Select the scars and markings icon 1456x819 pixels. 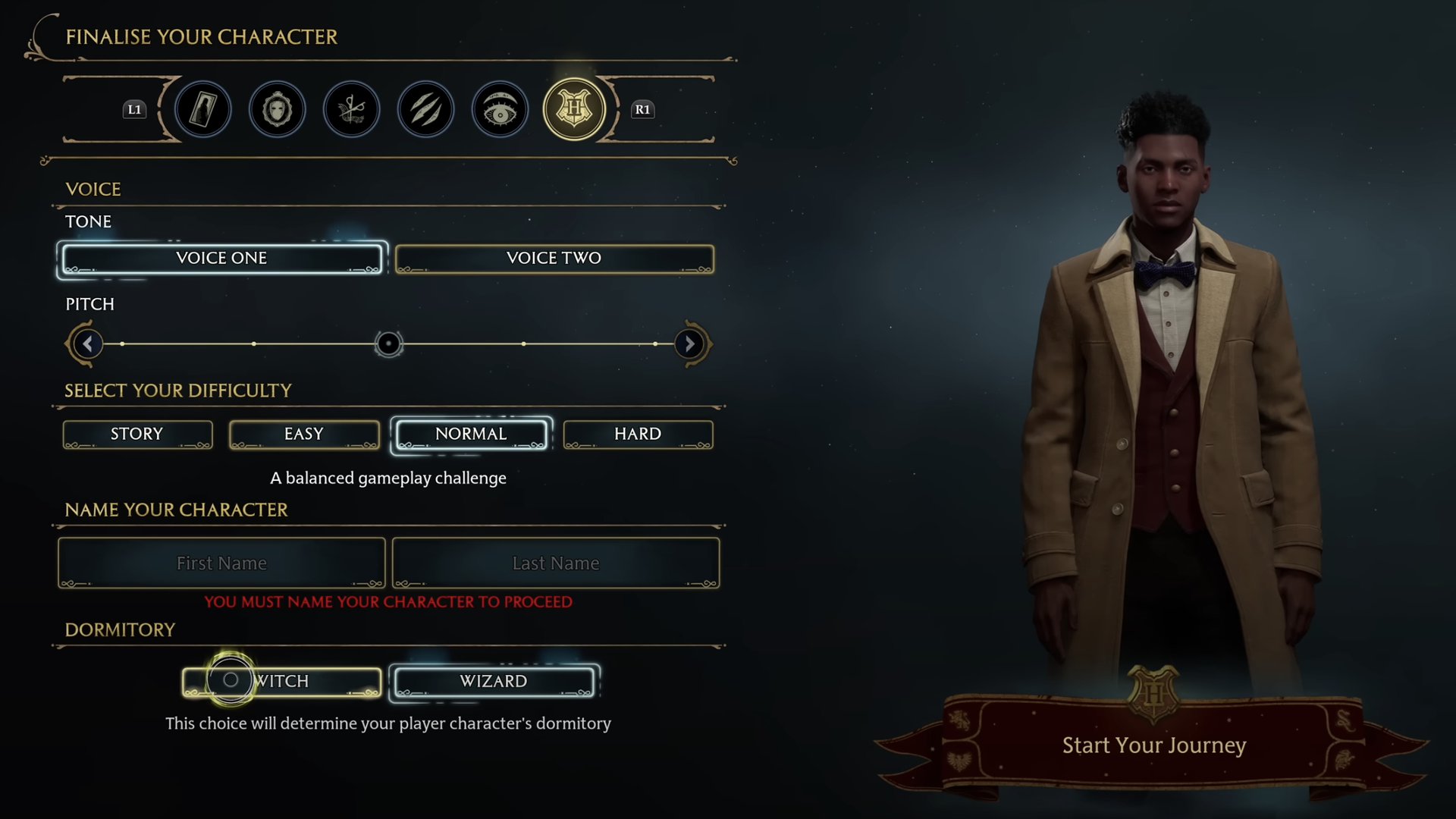pos(425,109)
